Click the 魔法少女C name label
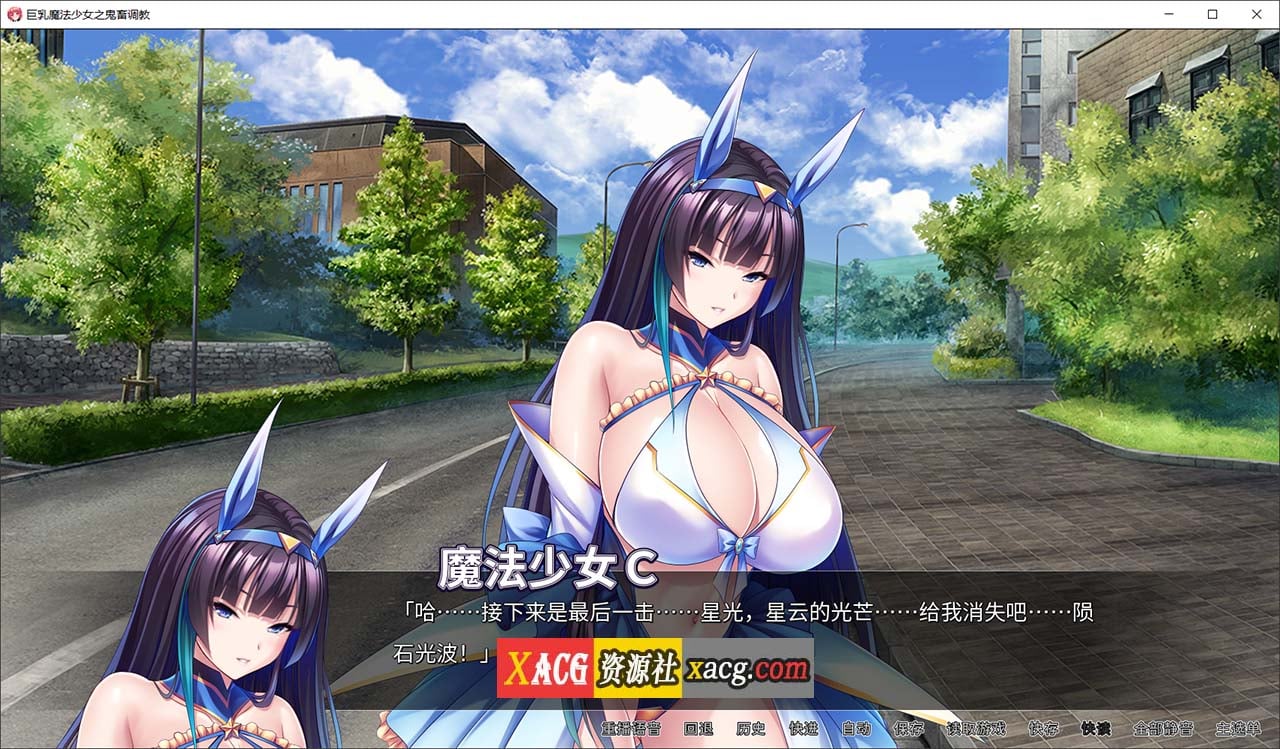The width and height of the screenshot is (1280, 749). click(548, 566)
